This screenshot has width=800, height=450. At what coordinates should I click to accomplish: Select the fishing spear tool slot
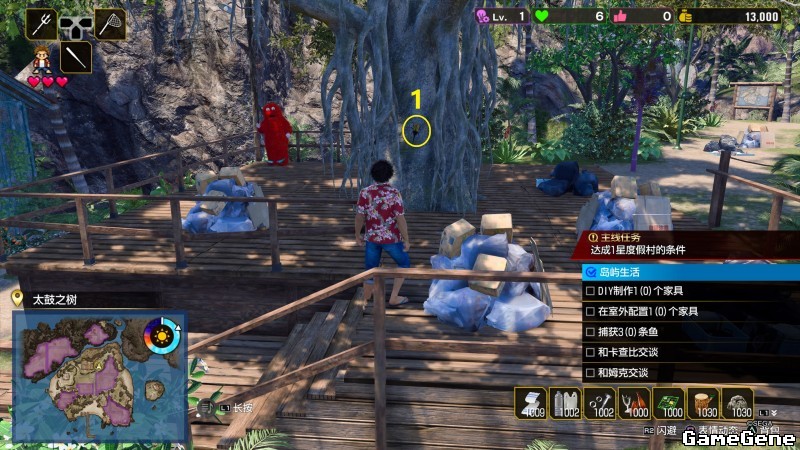[x=42, y=22]
